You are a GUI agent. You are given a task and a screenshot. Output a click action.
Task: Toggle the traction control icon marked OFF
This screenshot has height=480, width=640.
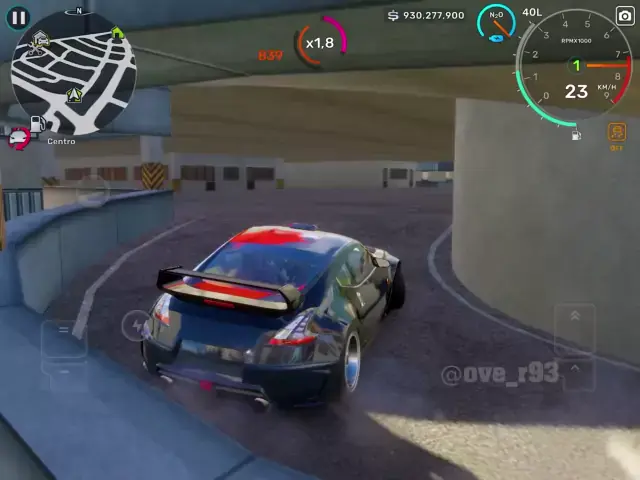pos(616,134)
